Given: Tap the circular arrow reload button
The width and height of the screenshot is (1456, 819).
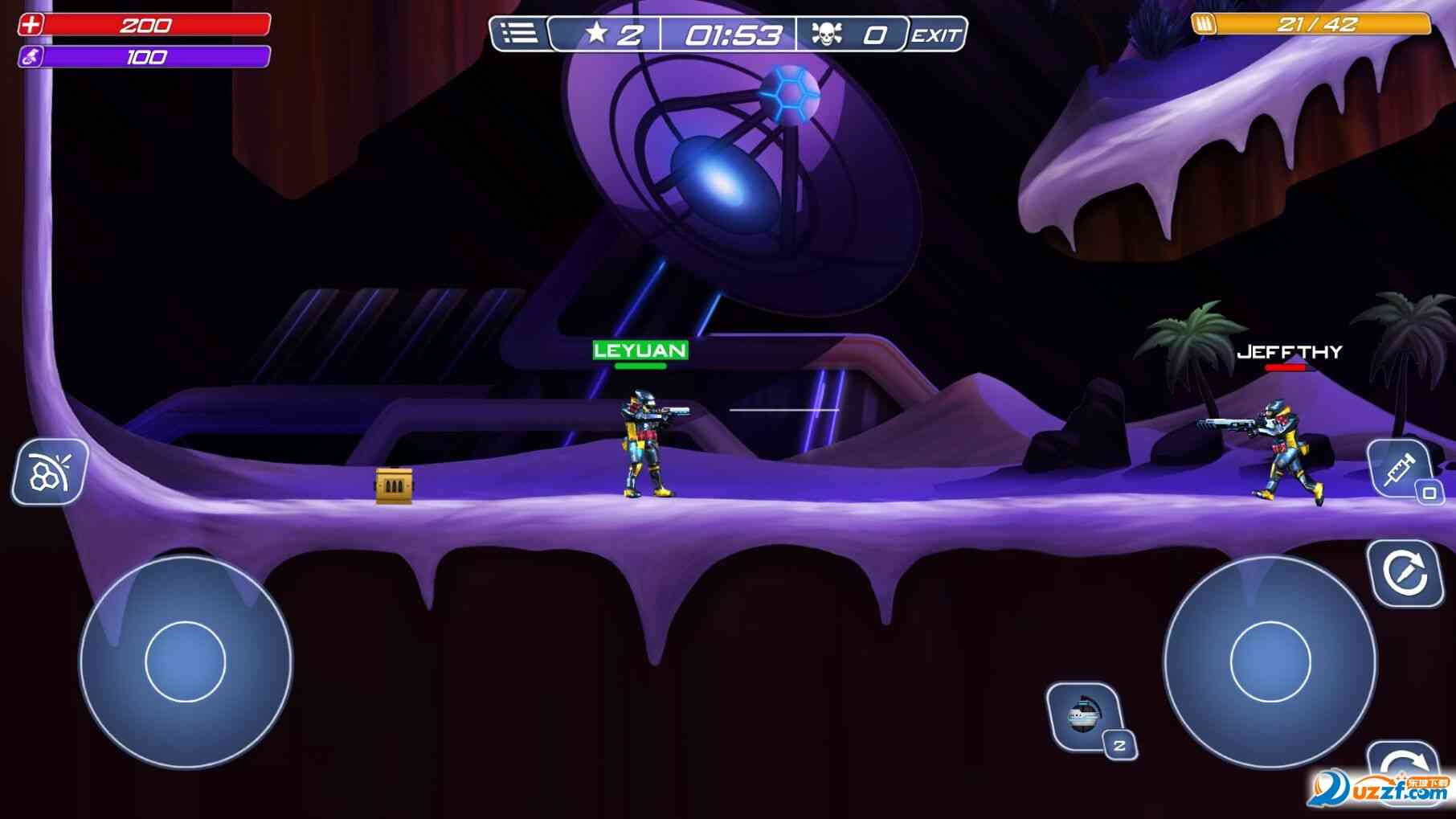Looking at the screenshot, I should click(x=1405, y=573).
